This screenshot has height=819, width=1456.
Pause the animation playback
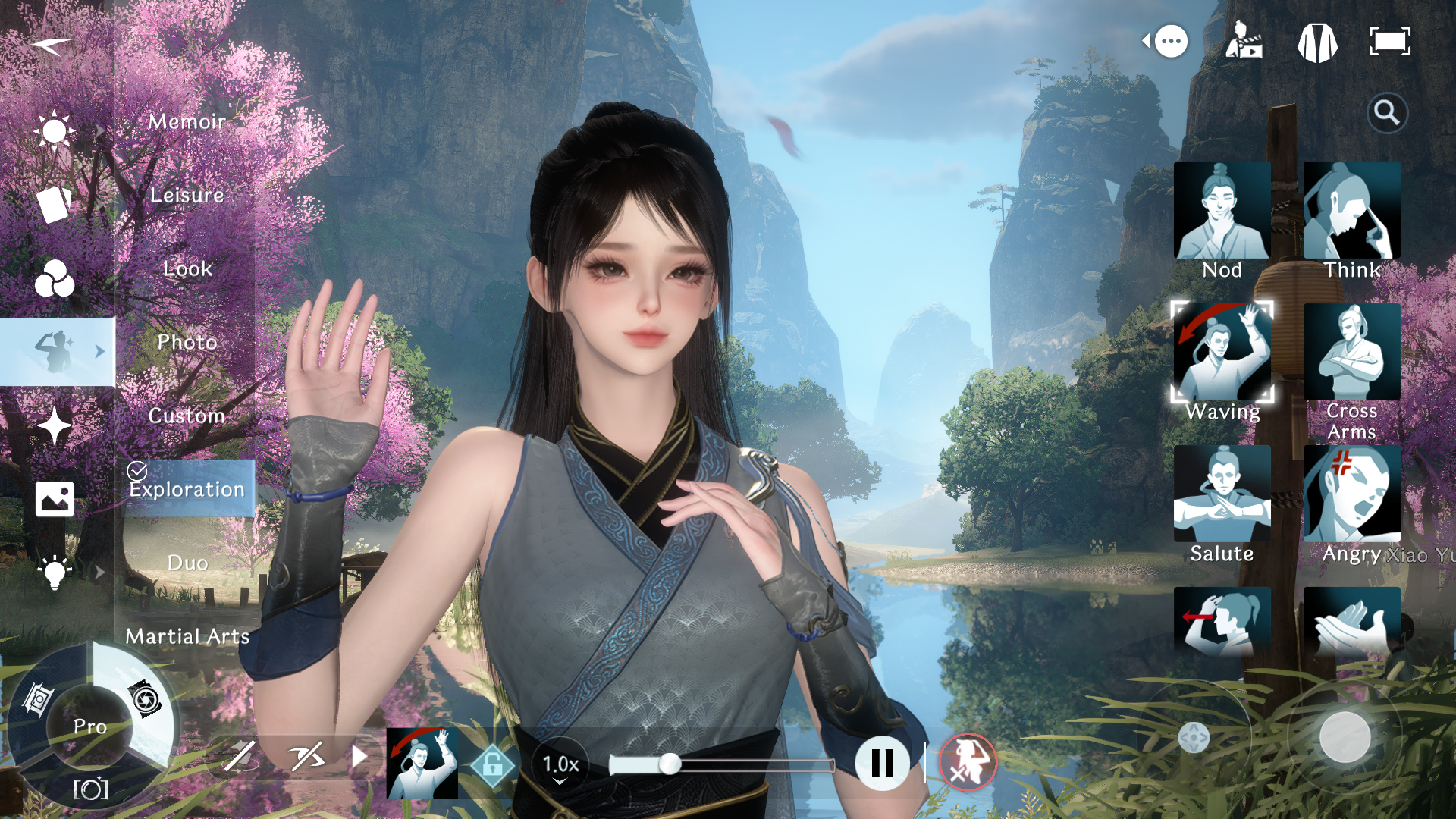pos(882,763)
